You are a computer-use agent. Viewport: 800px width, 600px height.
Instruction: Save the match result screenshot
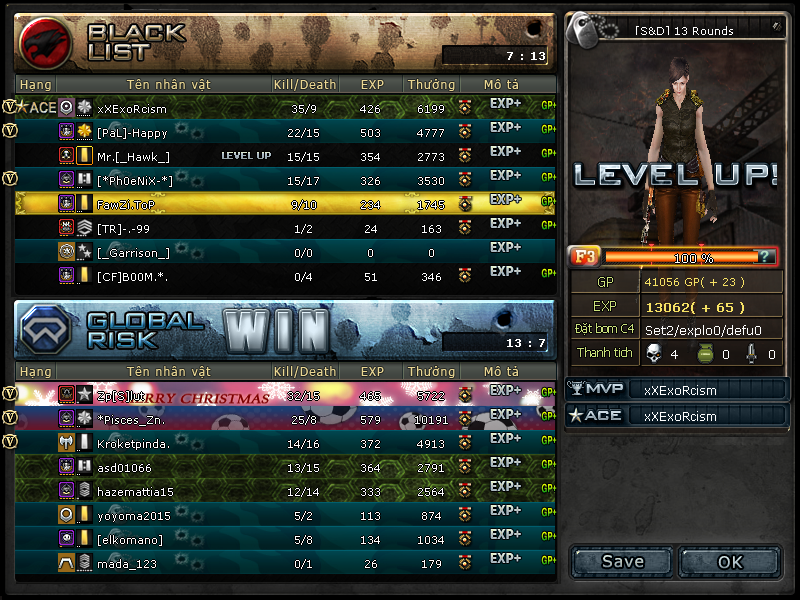point(622,562)
